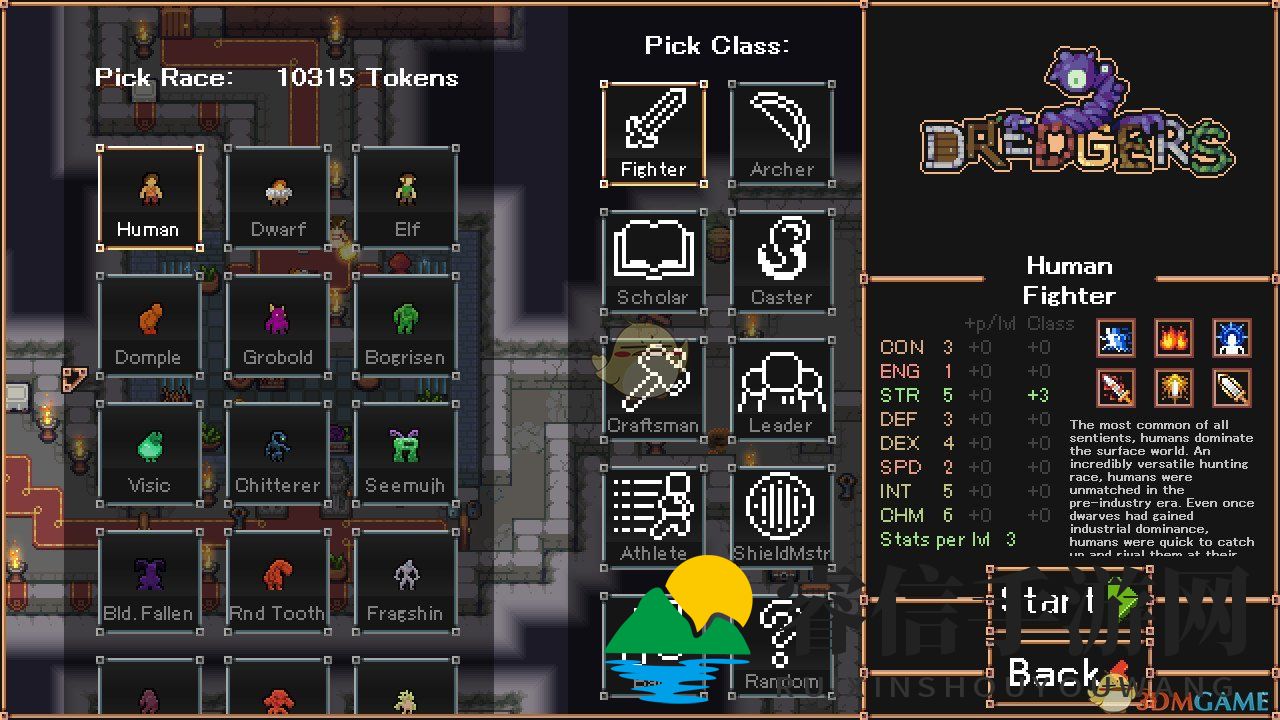1280x720 pixels.
Task: Select the Human race tile
Action: coord(149,197)
